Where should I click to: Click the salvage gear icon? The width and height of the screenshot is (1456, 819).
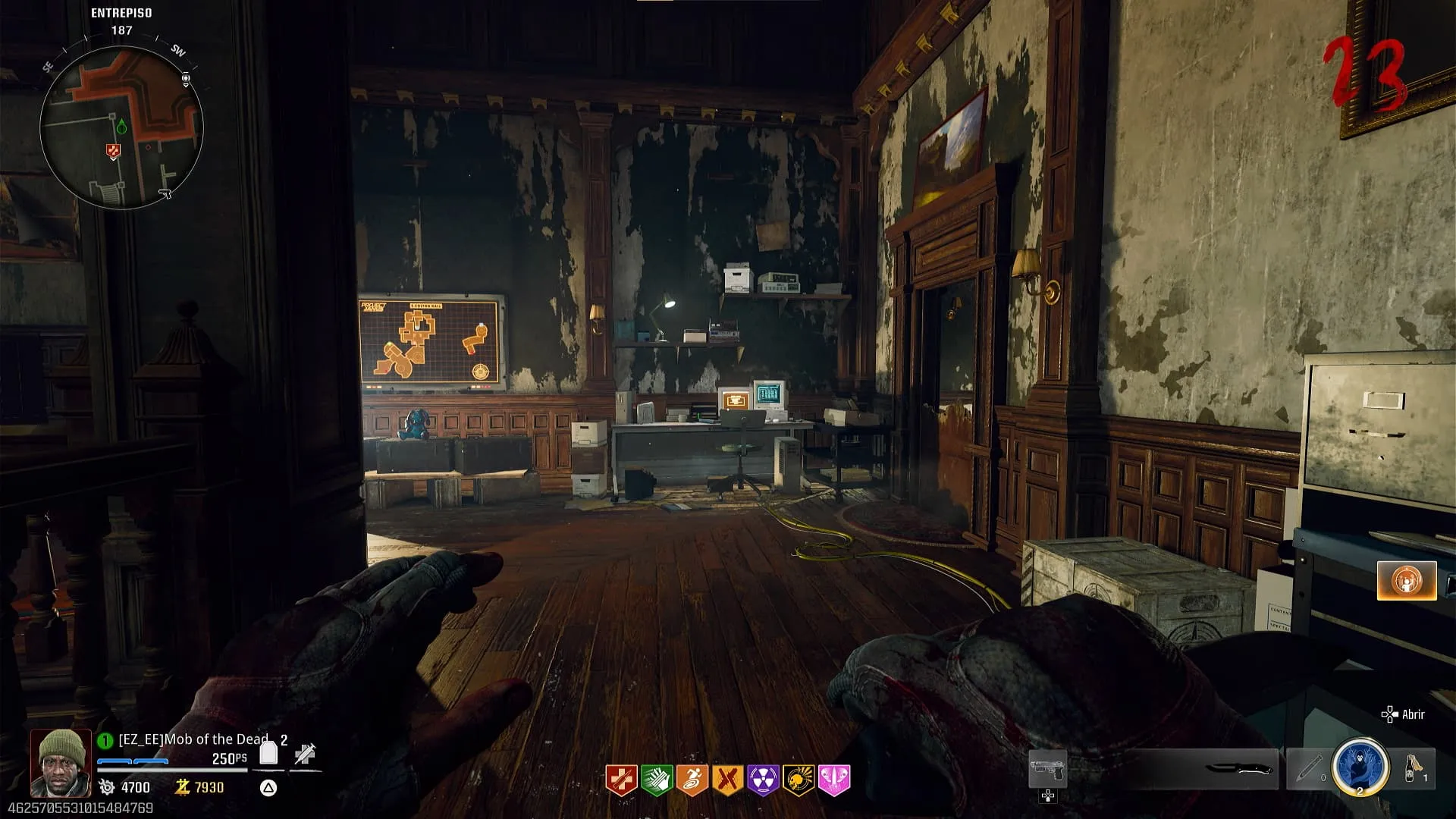coord(107,787)
